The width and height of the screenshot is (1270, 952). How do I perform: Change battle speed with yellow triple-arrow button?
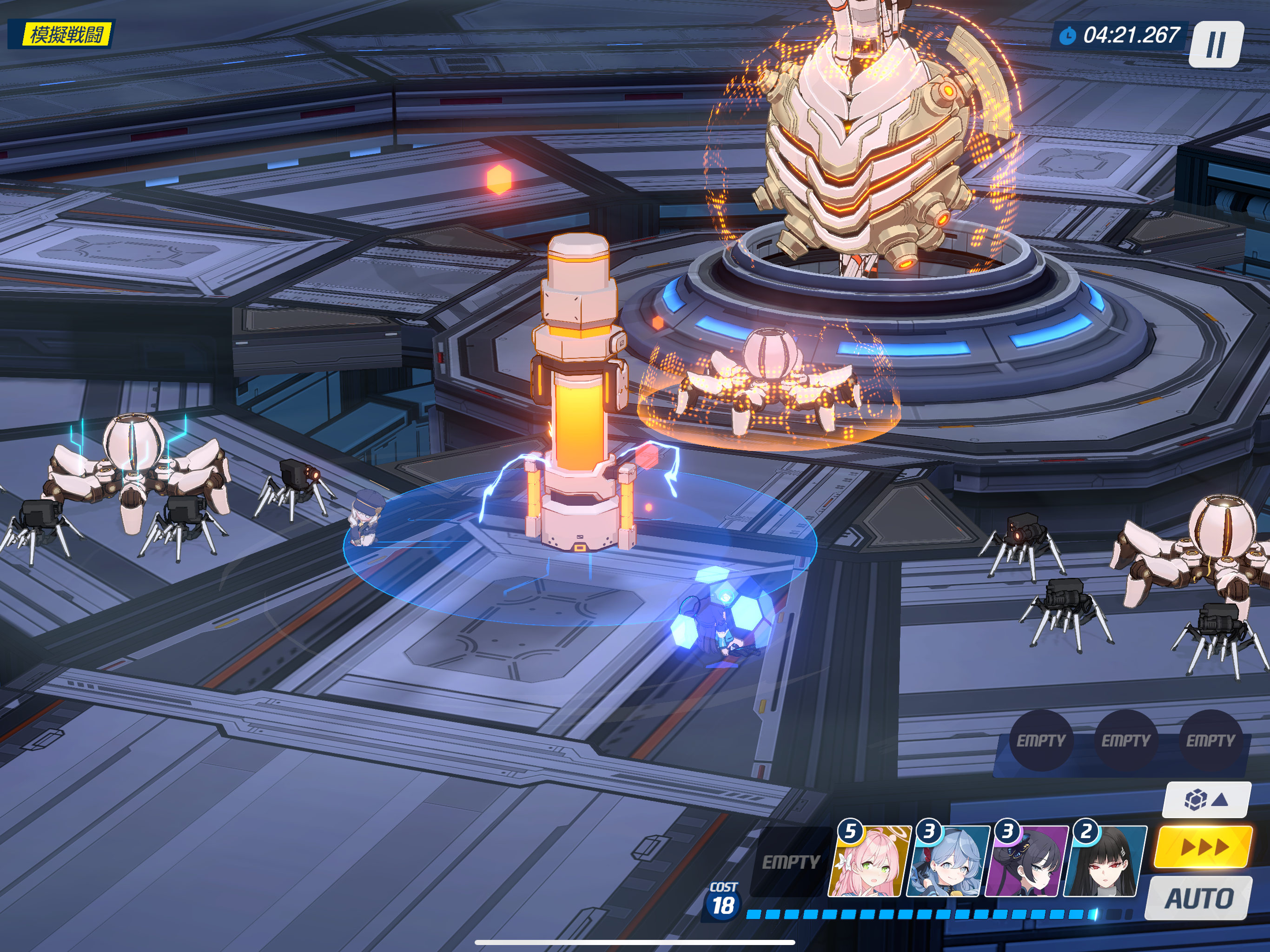point(1204,847)
